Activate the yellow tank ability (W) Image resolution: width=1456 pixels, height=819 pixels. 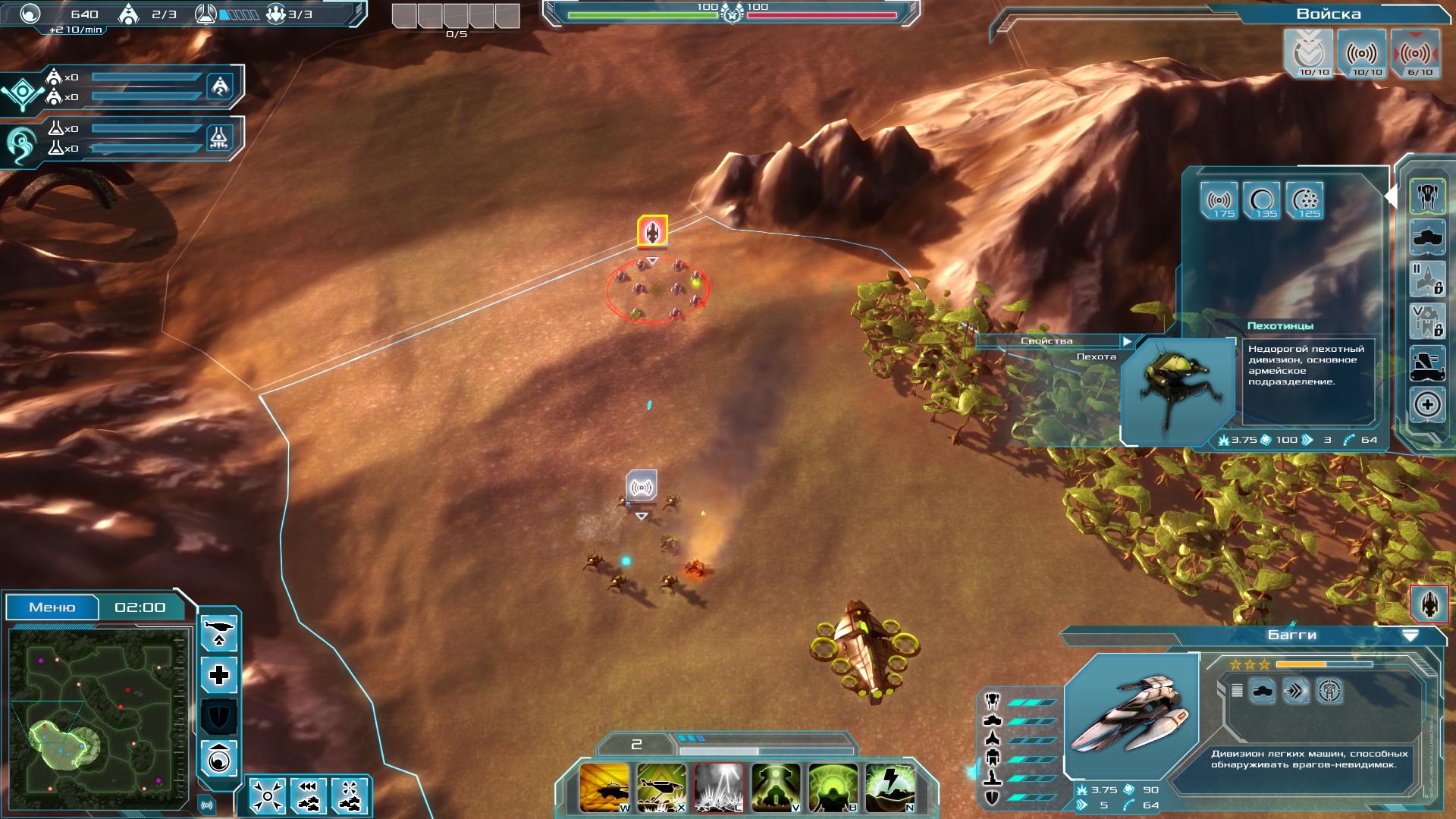point(605,788)
